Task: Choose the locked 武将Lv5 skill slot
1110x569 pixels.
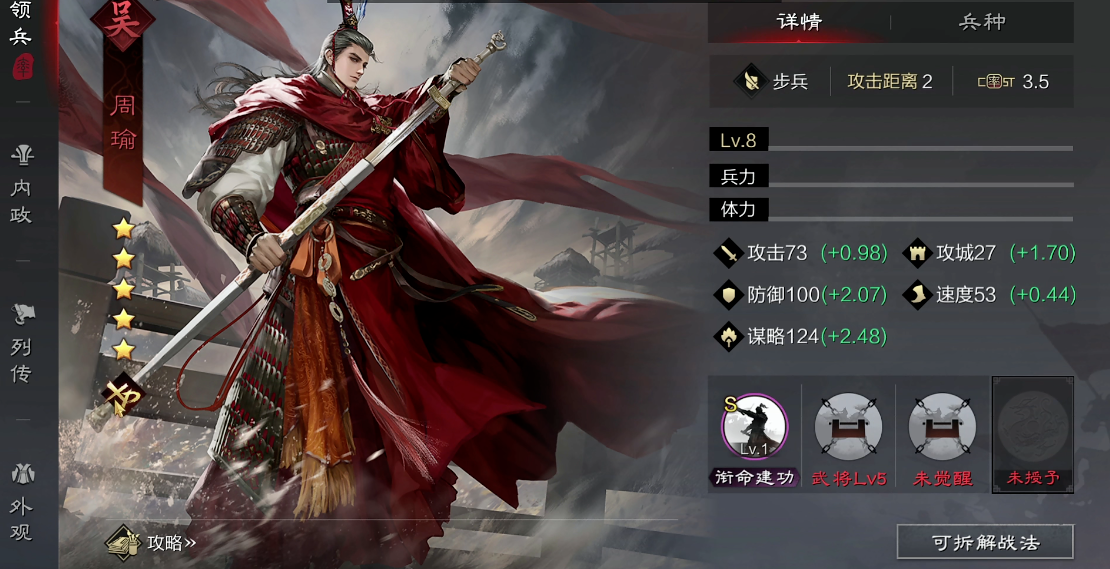Action: [x=848, y=426]
